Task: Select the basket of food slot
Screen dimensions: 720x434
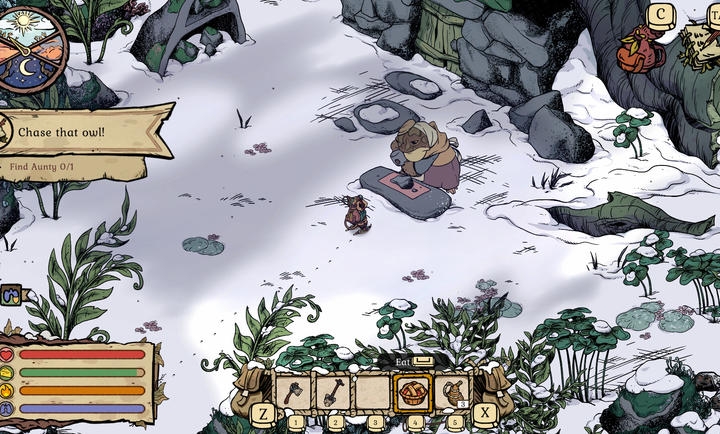Action: click(x=413, y=392)
